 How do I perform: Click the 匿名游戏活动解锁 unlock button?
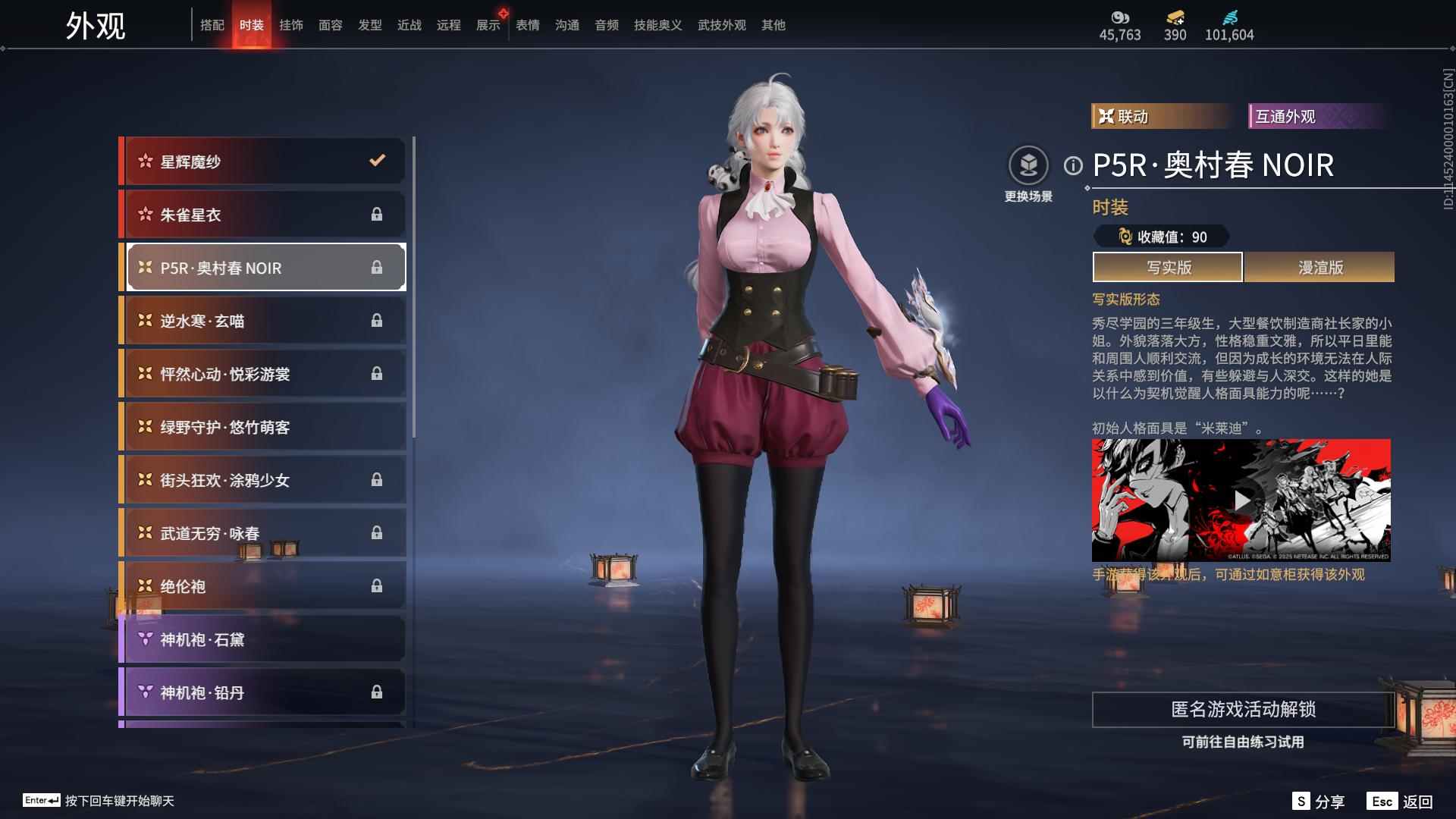[1243, 709]
